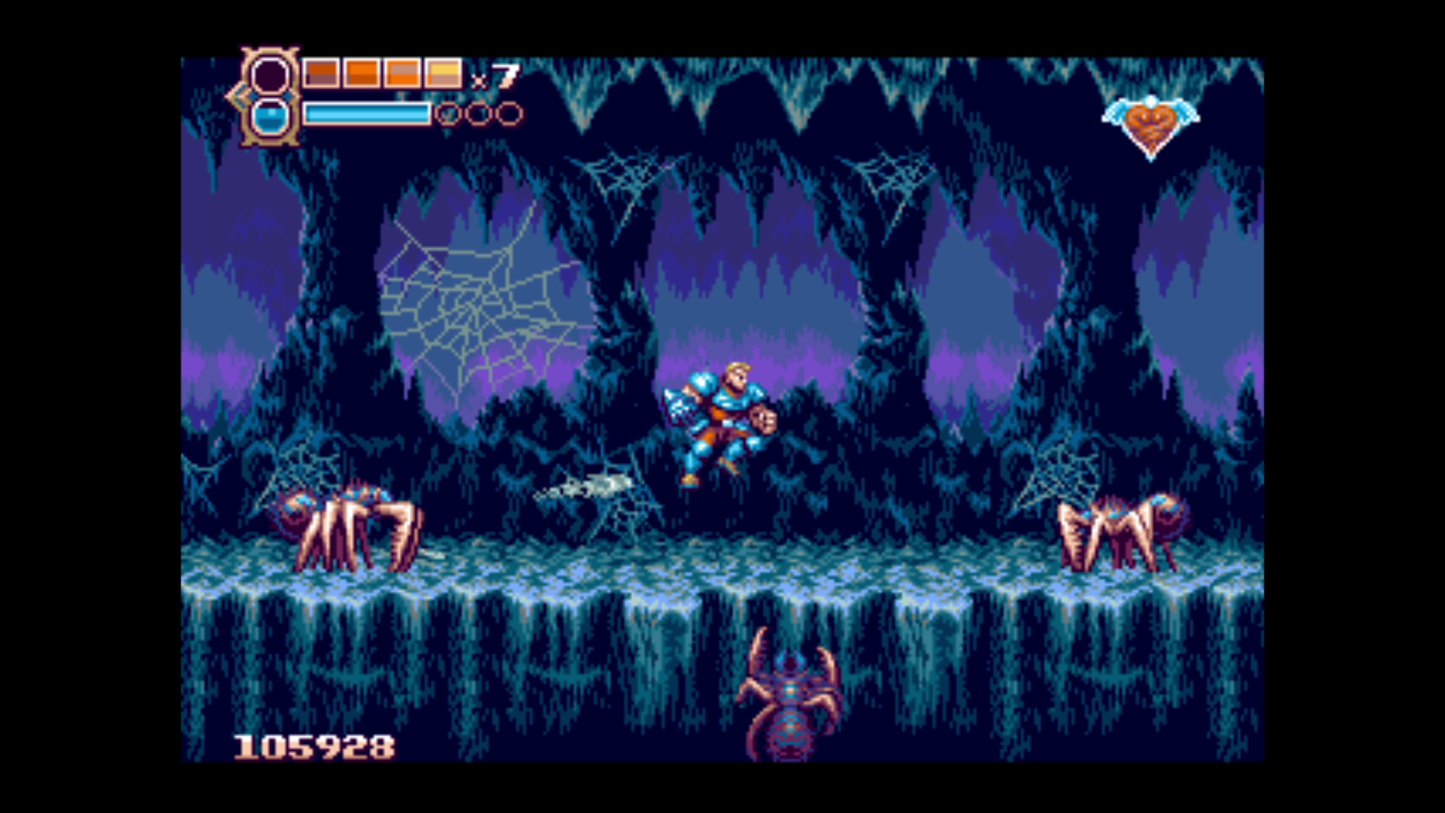
Task: Click the blue mana bar
Action: coord(365,113)
